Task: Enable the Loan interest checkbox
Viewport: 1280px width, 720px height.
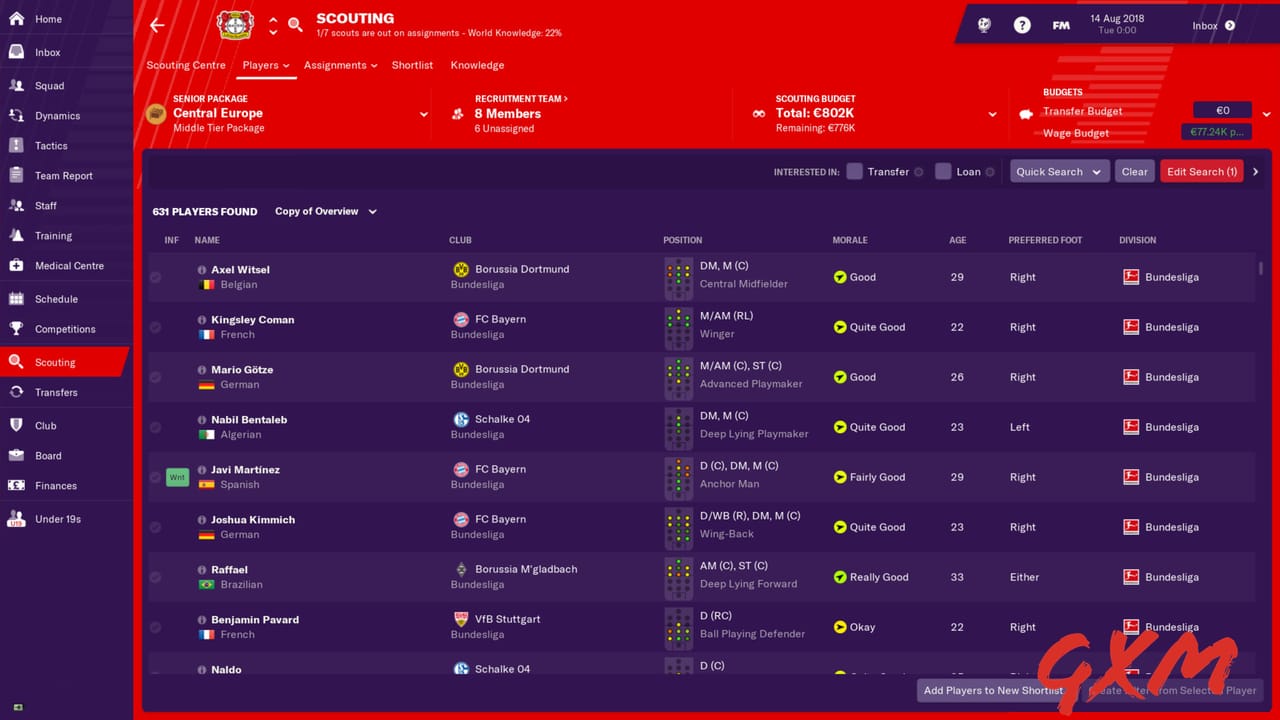Action: [942, 171]
